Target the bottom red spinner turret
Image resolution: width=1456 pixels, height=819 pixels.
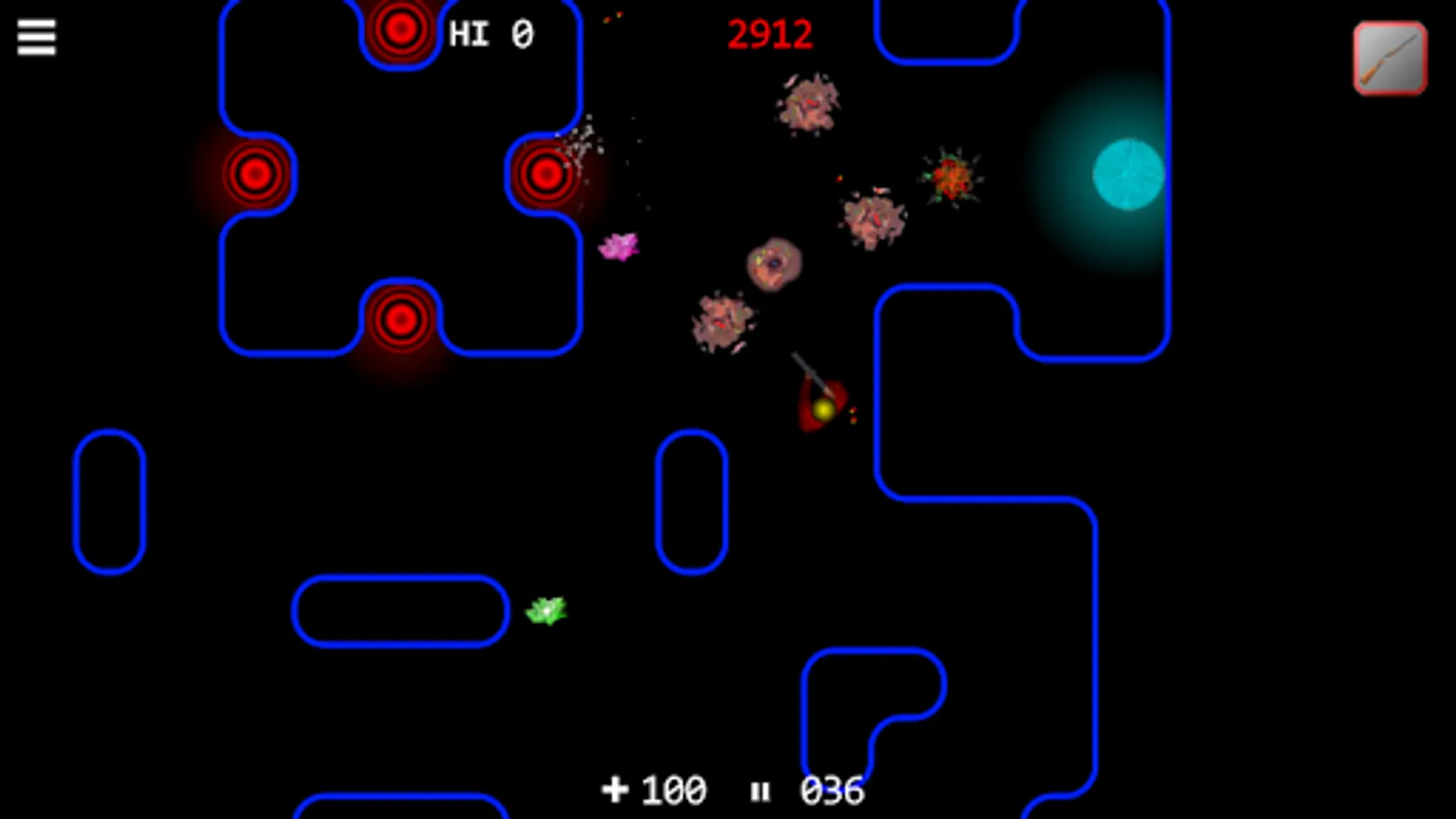[400, 317]
